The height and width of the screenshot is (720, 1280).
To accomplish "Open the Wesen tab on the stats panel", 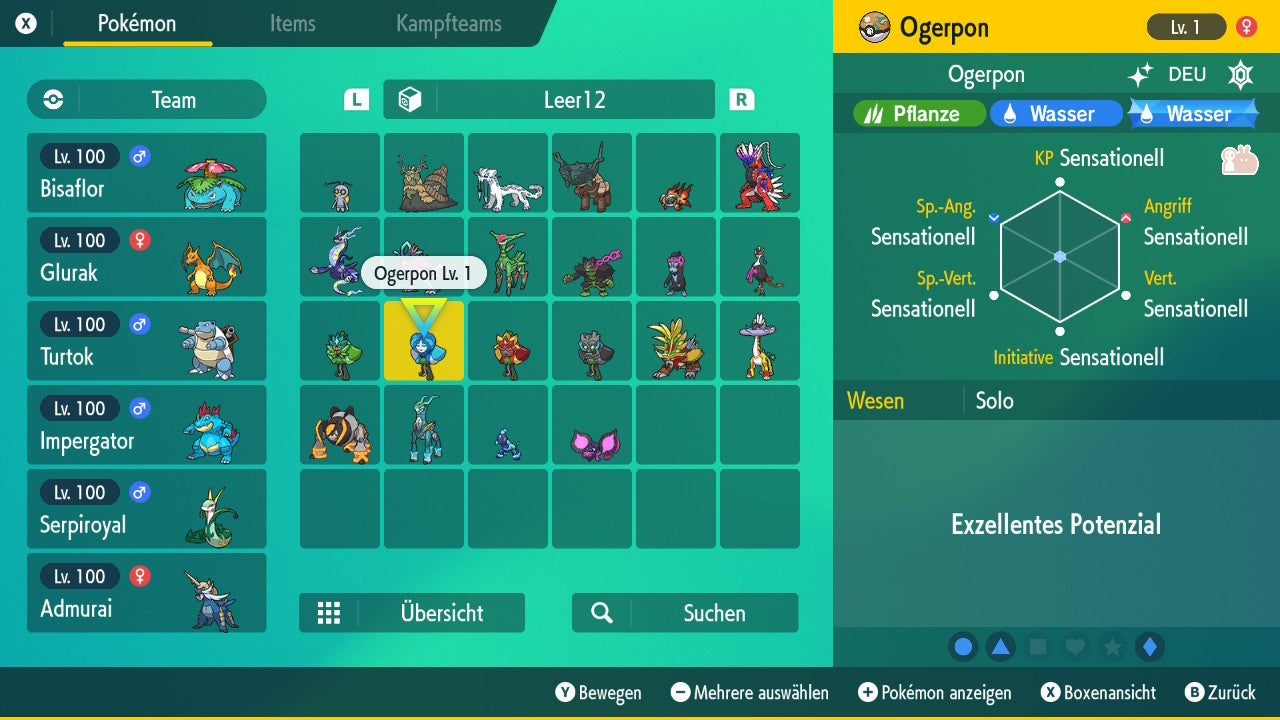I will pyautogui.click(x=875, y=400).
